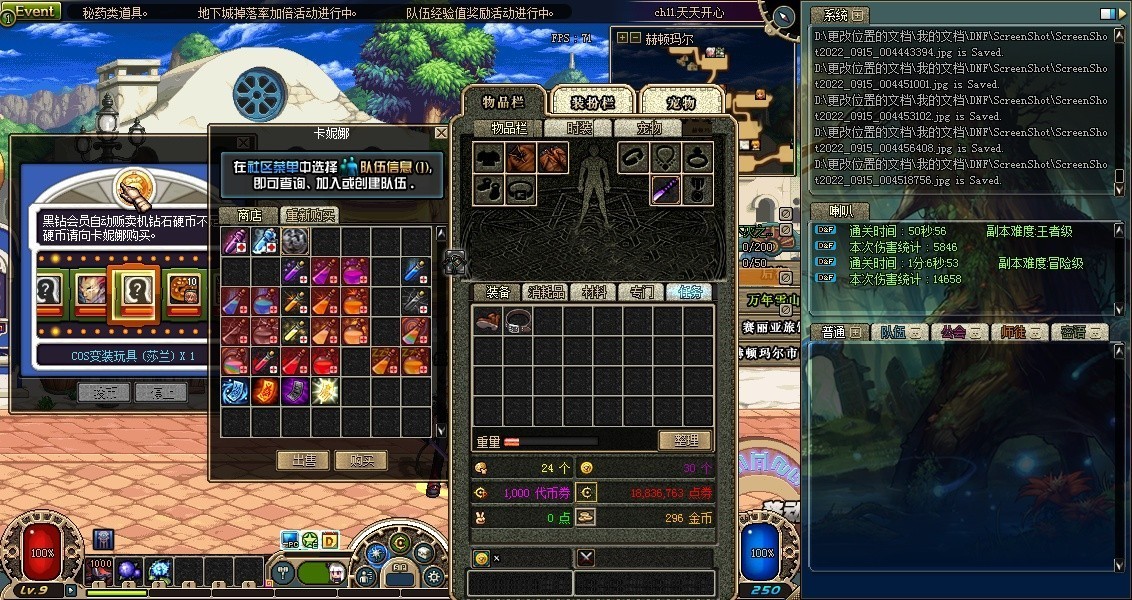The image size is (1132, 600).
Task: Click the Event button in top bar
Action: point(35,12)
